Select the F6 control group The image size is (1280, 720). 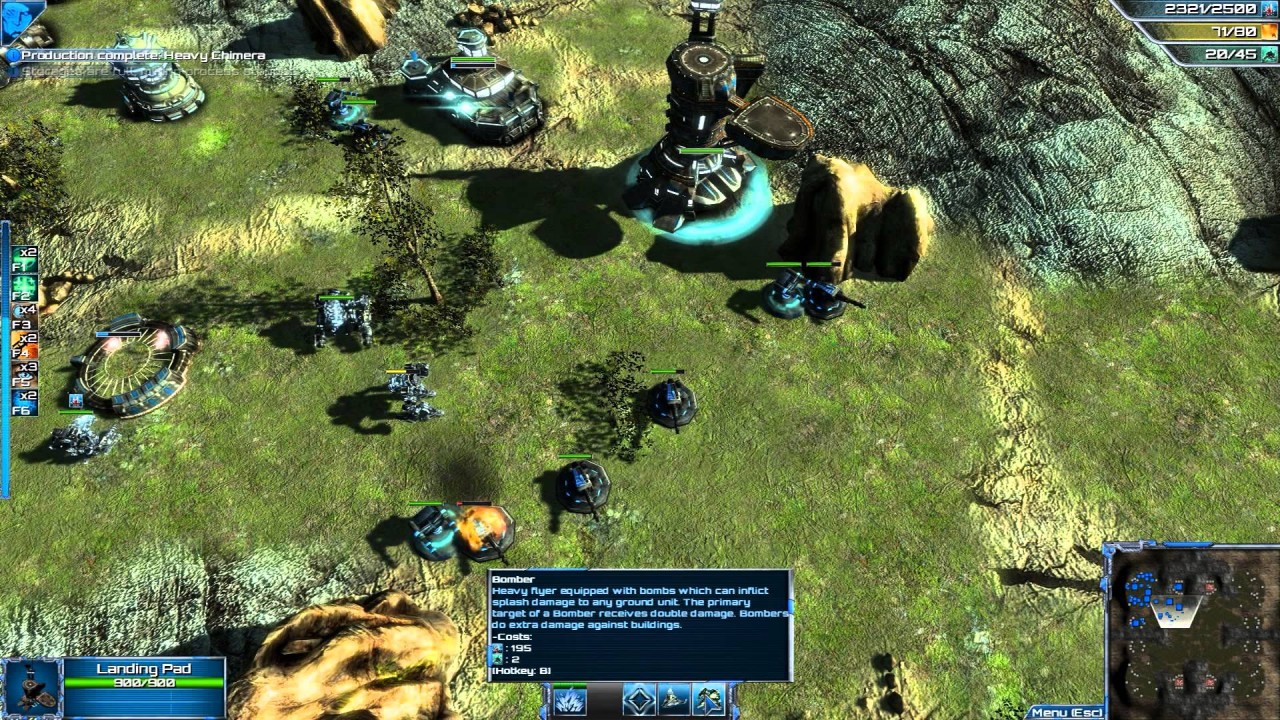pos(25,403)
